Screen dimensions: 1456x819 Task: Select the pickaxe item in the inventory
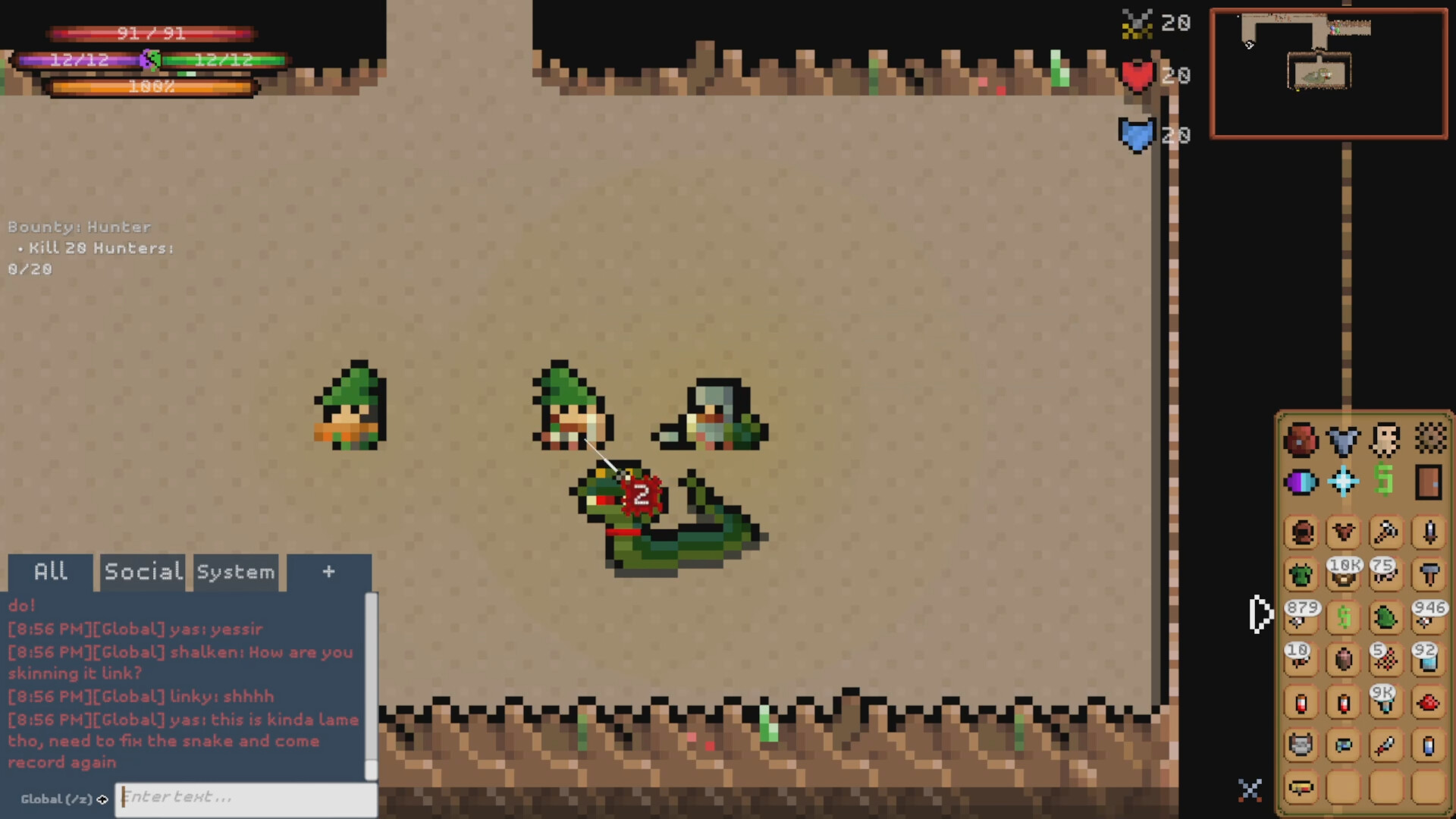coord(1385,532)
